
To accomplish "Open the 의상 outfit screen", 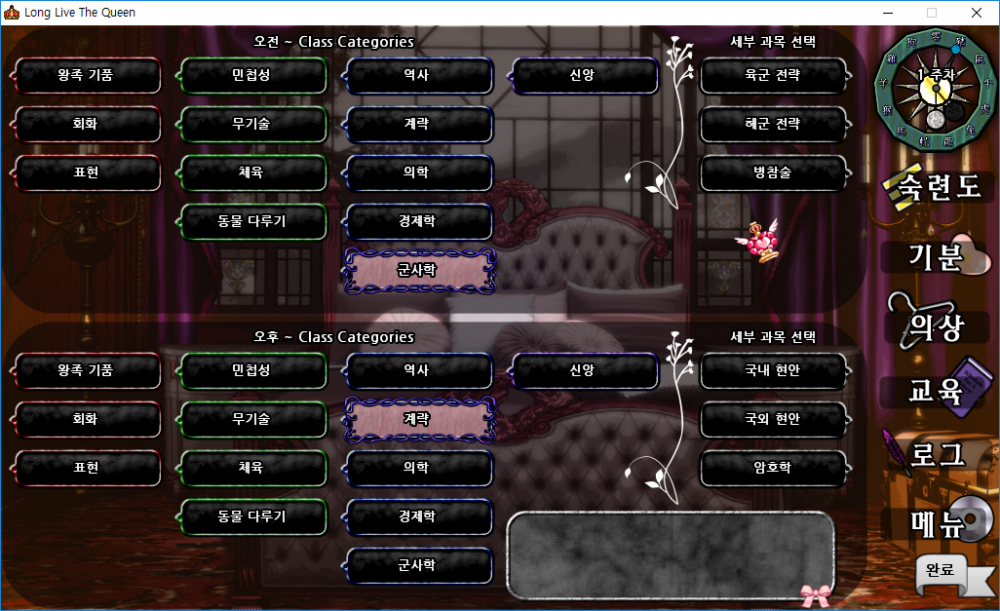I will point(935,326).
